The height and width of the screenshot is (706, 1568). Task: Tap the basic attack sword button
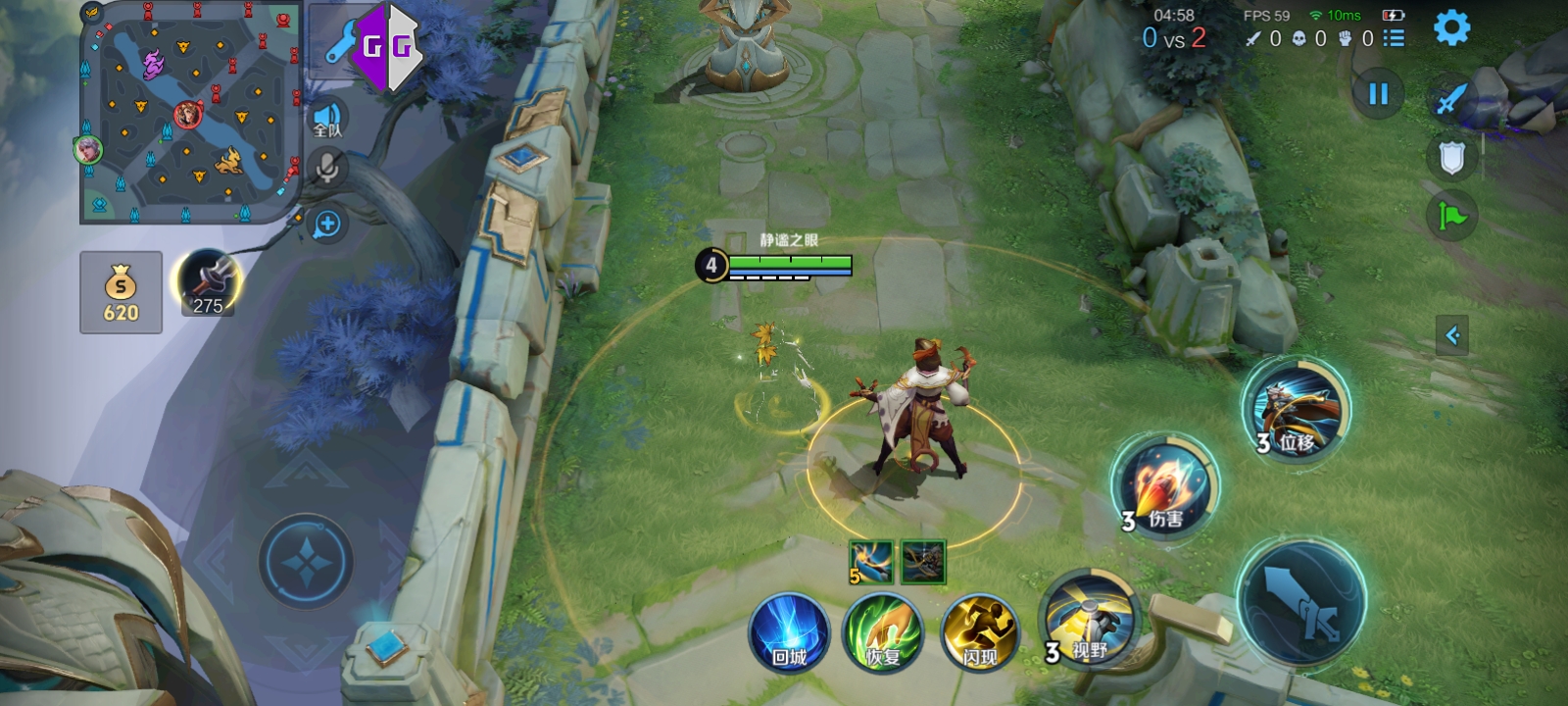click(1301, 600)
